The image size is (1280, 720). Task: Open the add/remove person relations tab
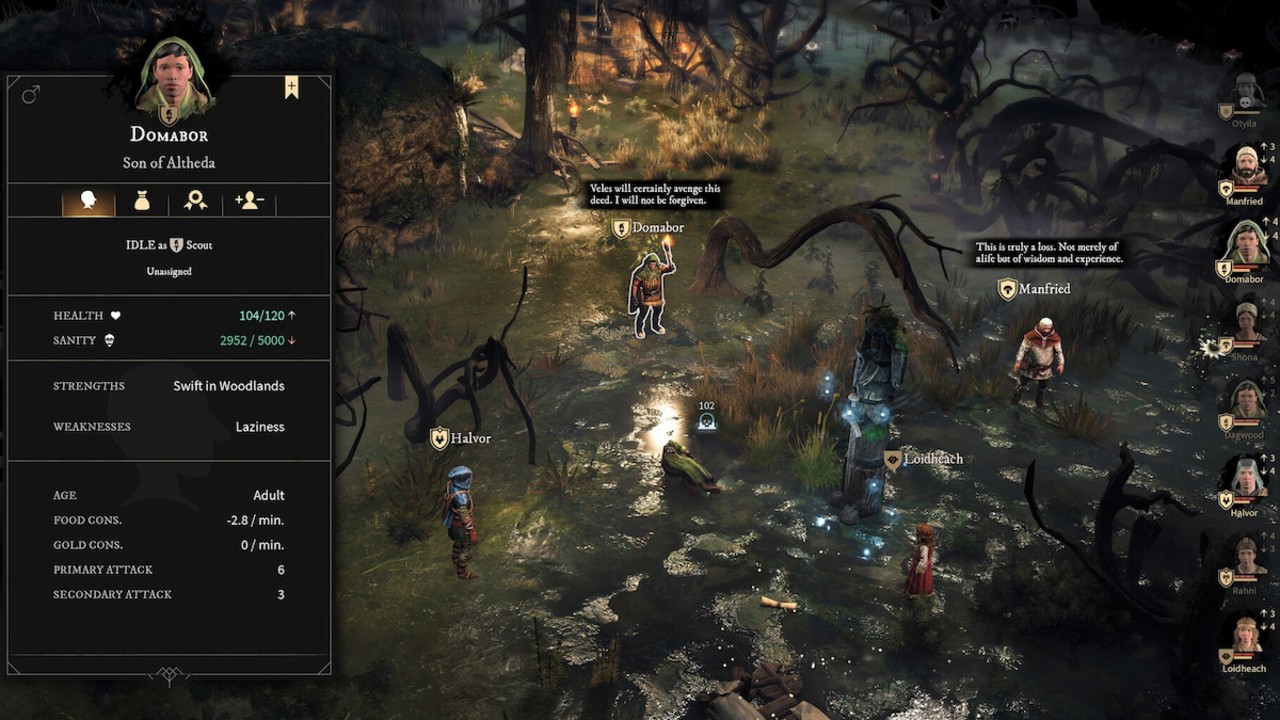(x=249, y=201)
